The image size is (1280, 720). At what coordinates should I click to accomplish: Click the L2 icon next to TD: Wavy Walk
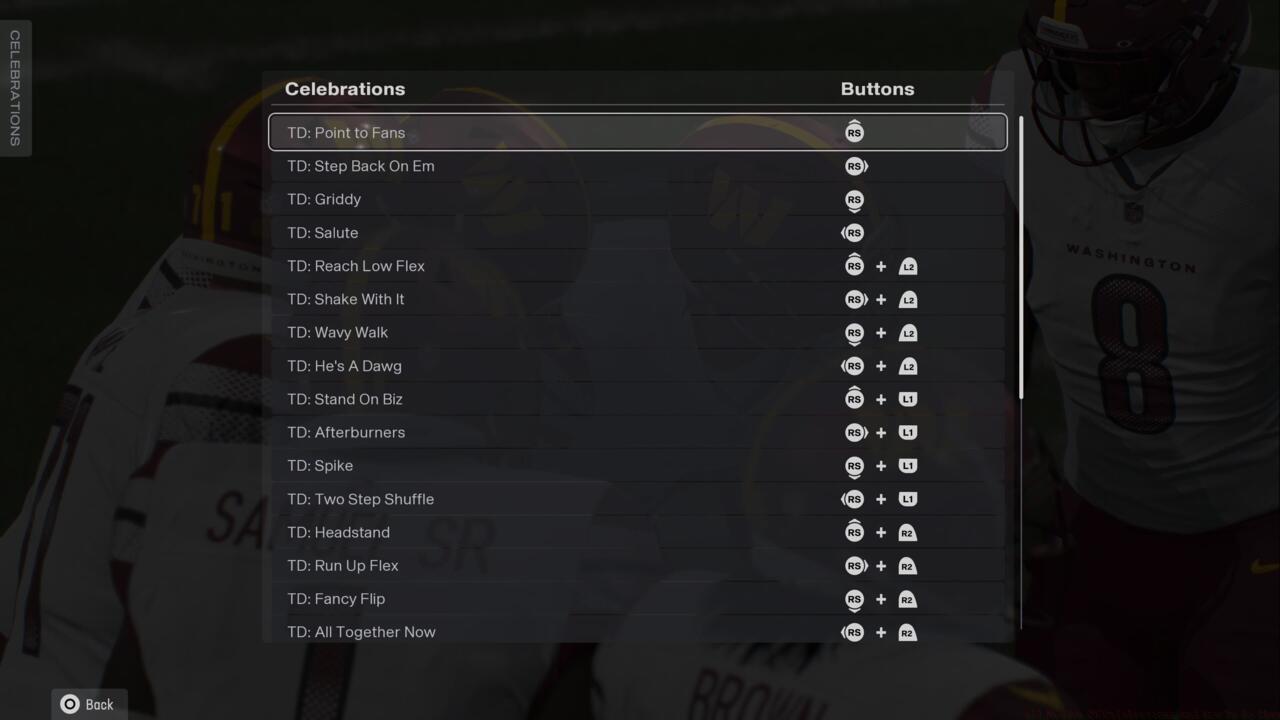(x=908, y=332)
